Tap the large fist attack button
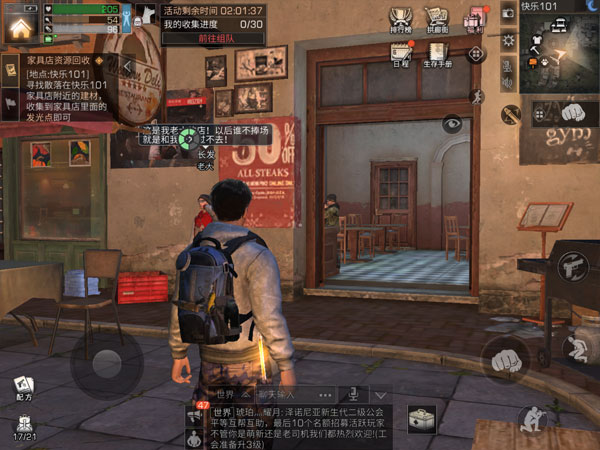 507,357
